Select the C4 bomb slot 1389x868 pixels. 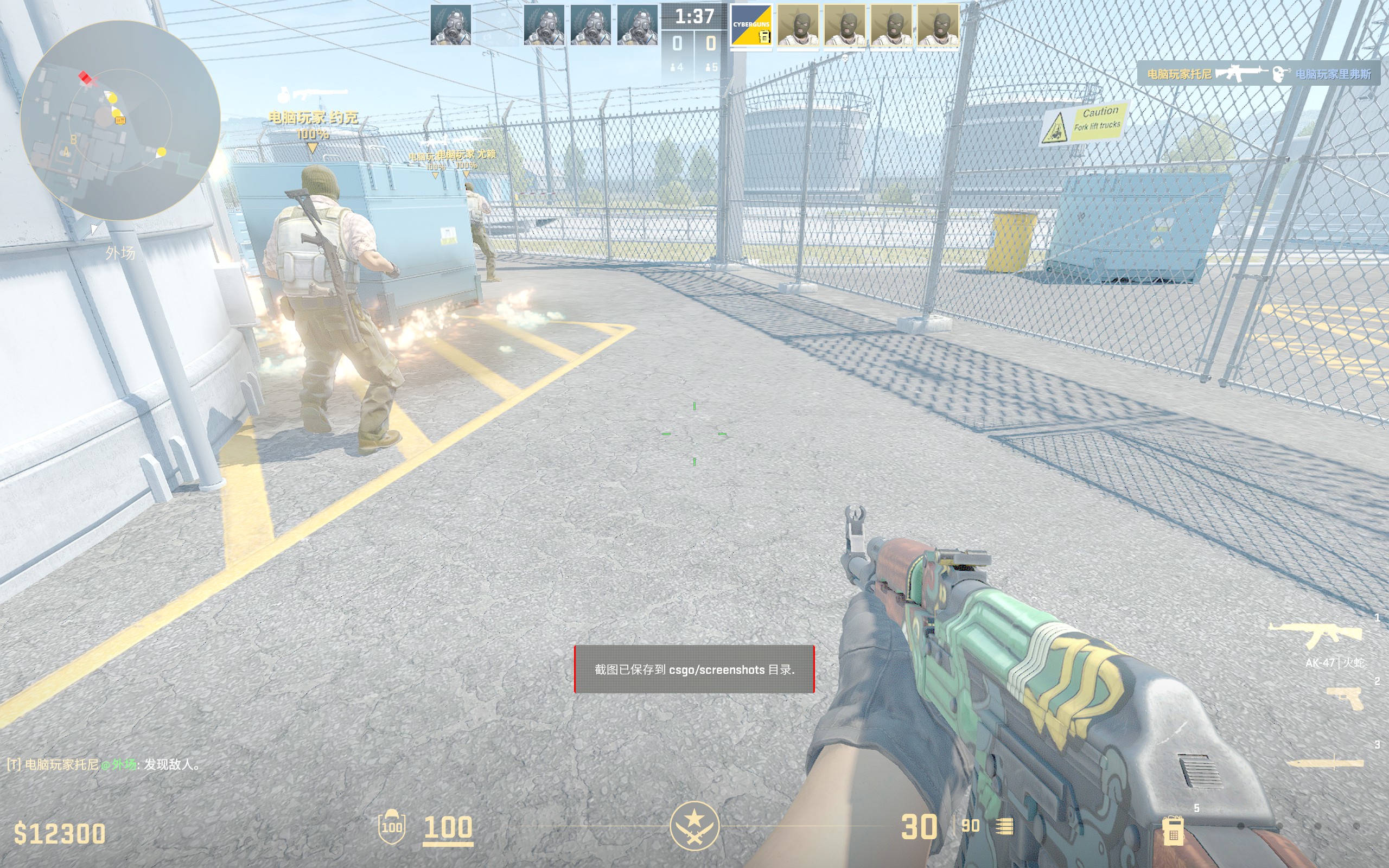(1173, 829)
